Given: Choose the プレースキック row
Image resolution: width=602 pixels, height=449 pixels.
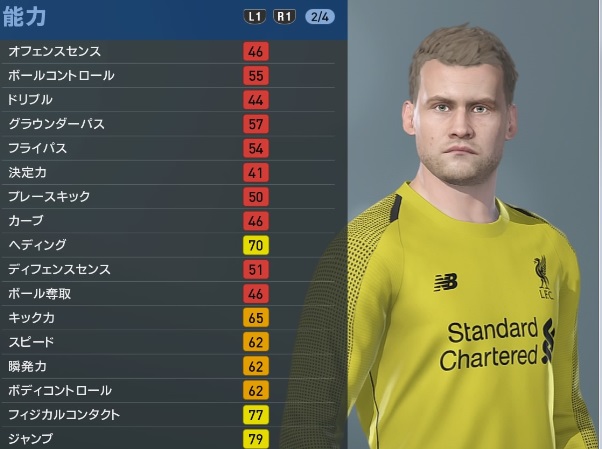Looking at the screenshot, I should tap(170, 197).
